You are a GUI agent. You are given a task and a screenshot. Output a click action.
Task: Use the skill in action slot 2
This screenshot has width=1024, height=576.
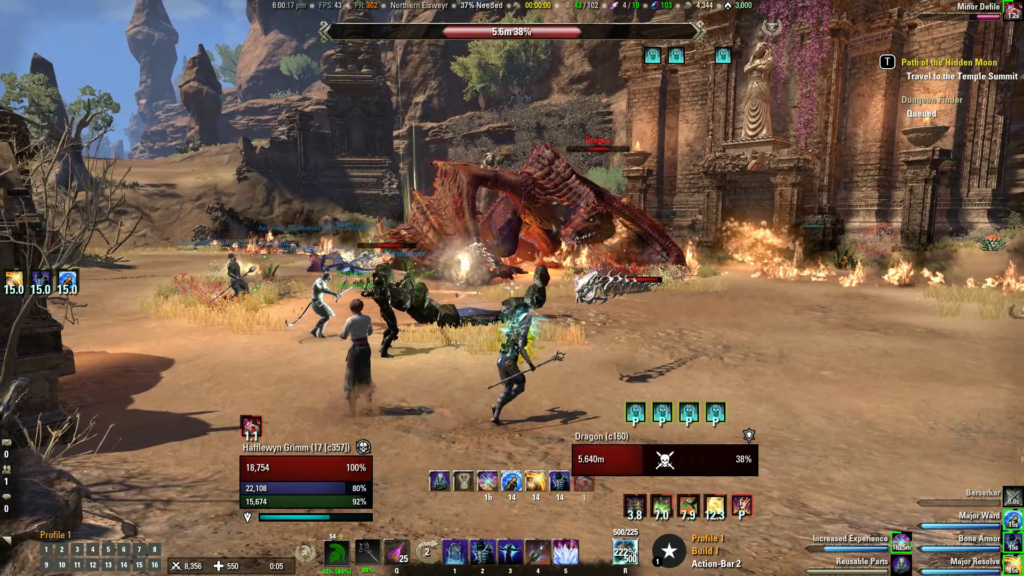click(x=482, y=551)
